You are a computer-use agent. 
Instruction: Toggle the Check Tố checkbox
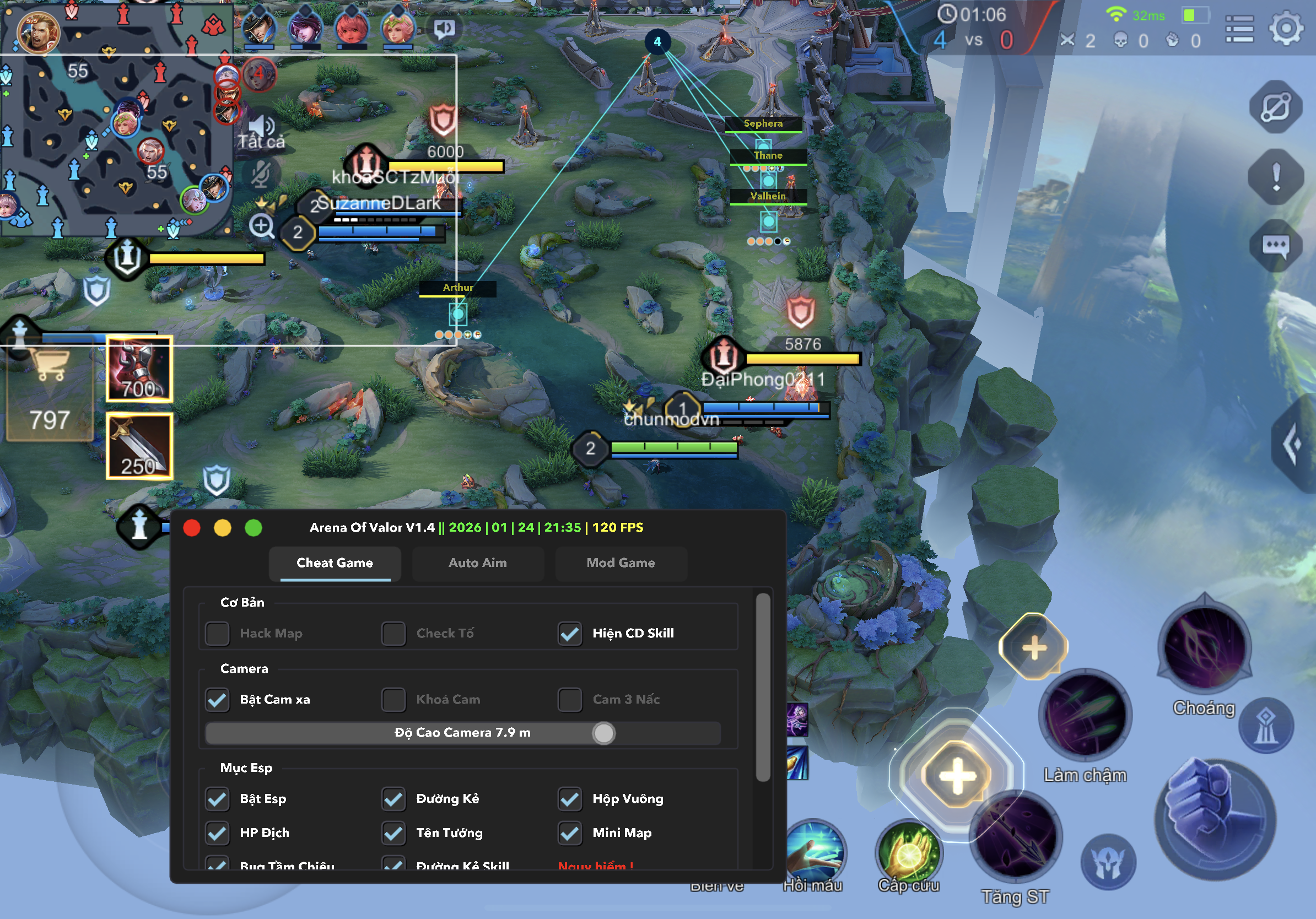pyautogui.click(x=394, y=633)
